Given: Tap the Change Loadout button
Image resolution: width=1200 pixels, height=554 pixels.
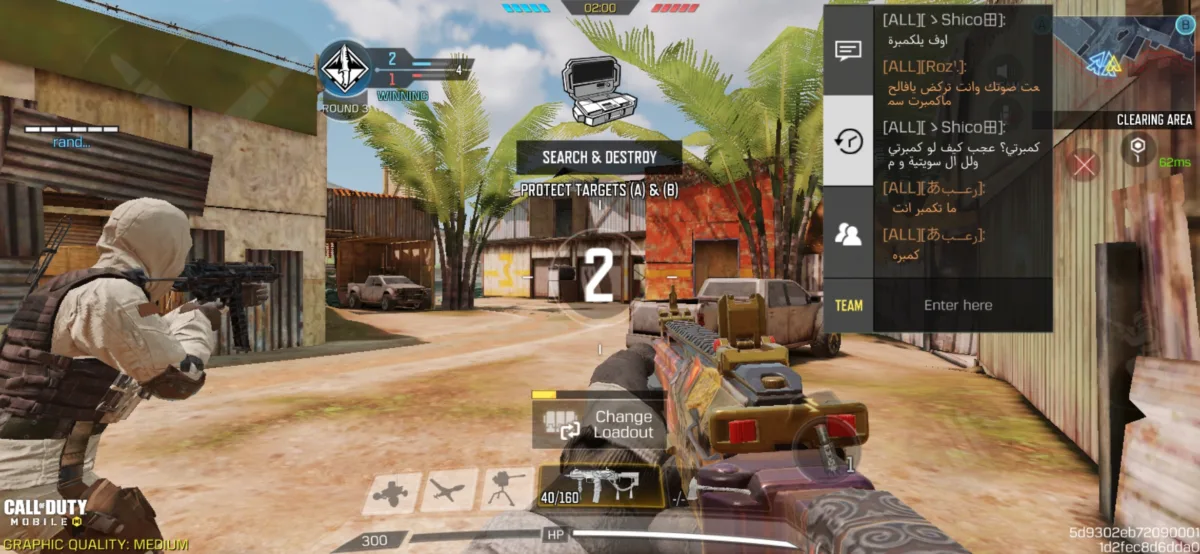Looking at the screenshot, I should tap(595, 424).
